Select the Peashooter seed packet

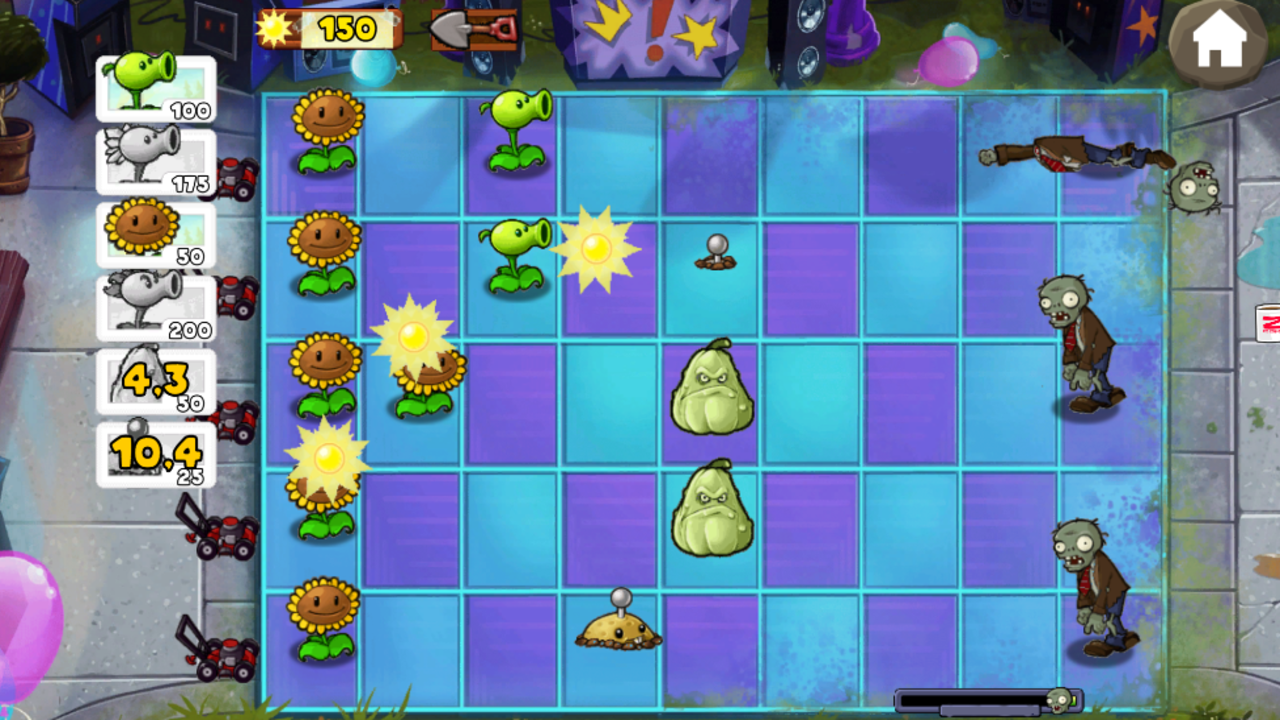(x=155, y=88)
